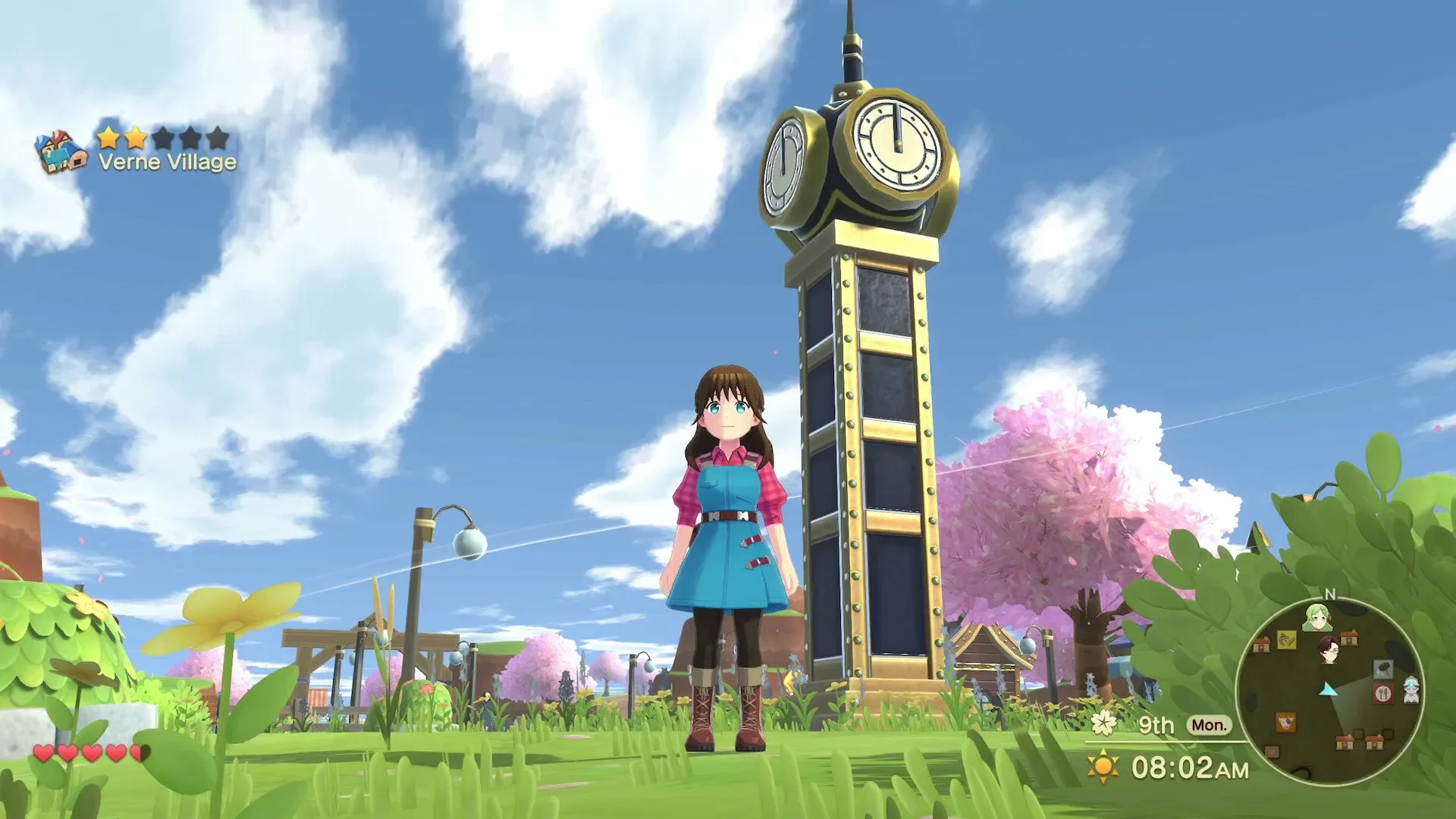Click the yellow squirrel shop icon on minimap
This screenshot has width=1456, height=819.
pos(1288,639)
